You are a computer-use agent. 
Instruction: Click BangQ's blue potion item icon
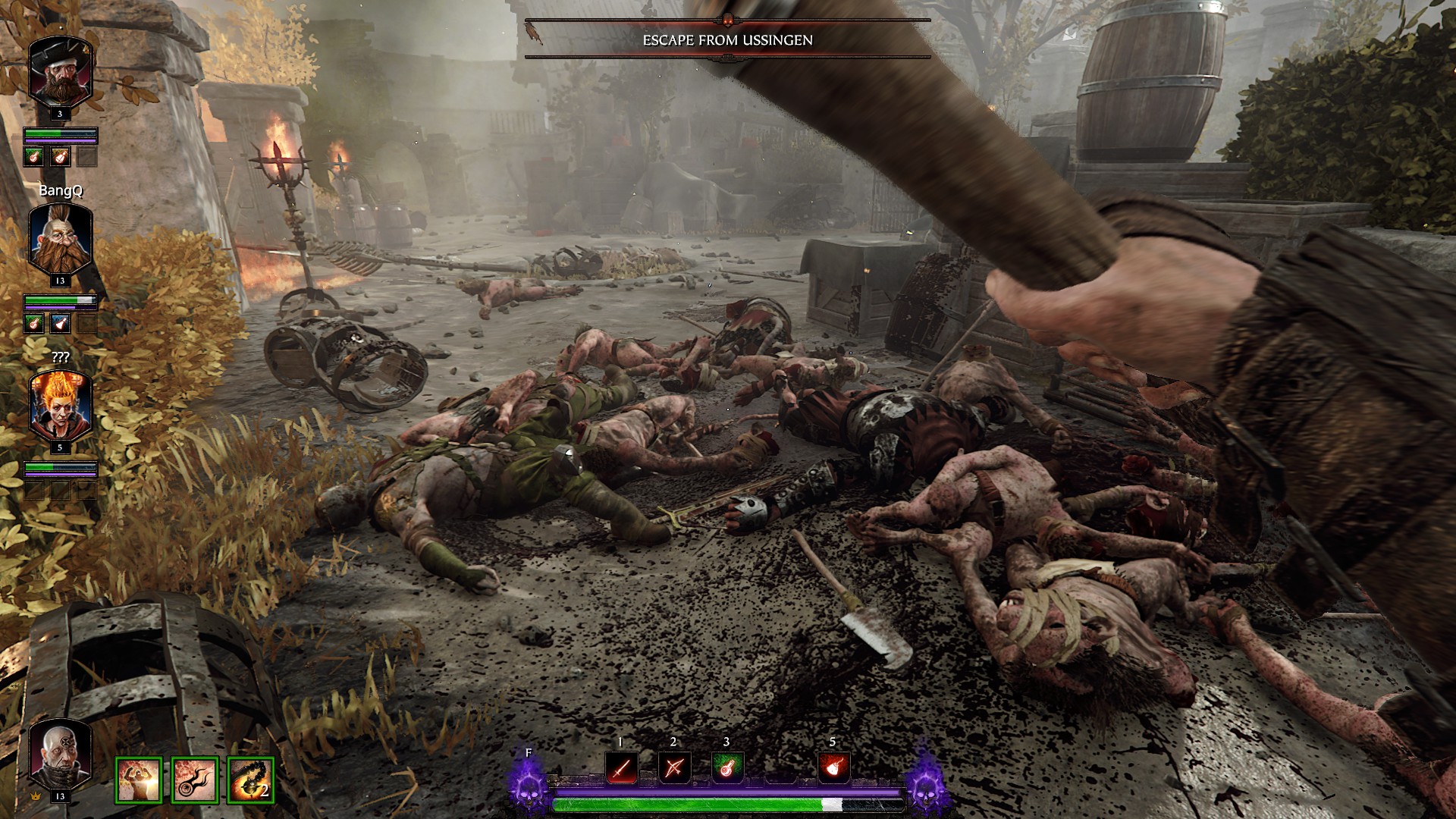click(60, 324)
